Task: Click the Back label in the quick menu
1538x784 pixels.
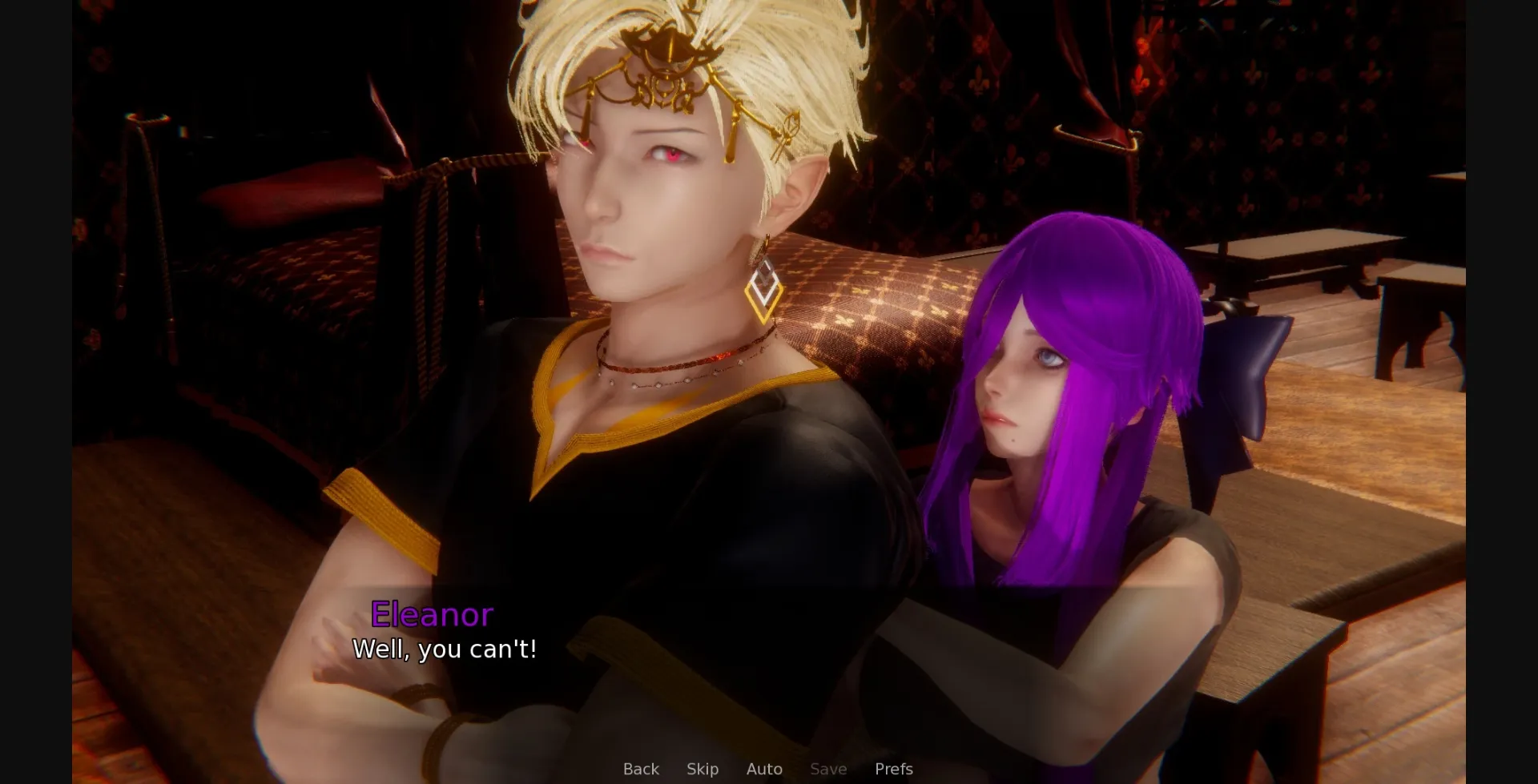Action: [x=640, y=769]
